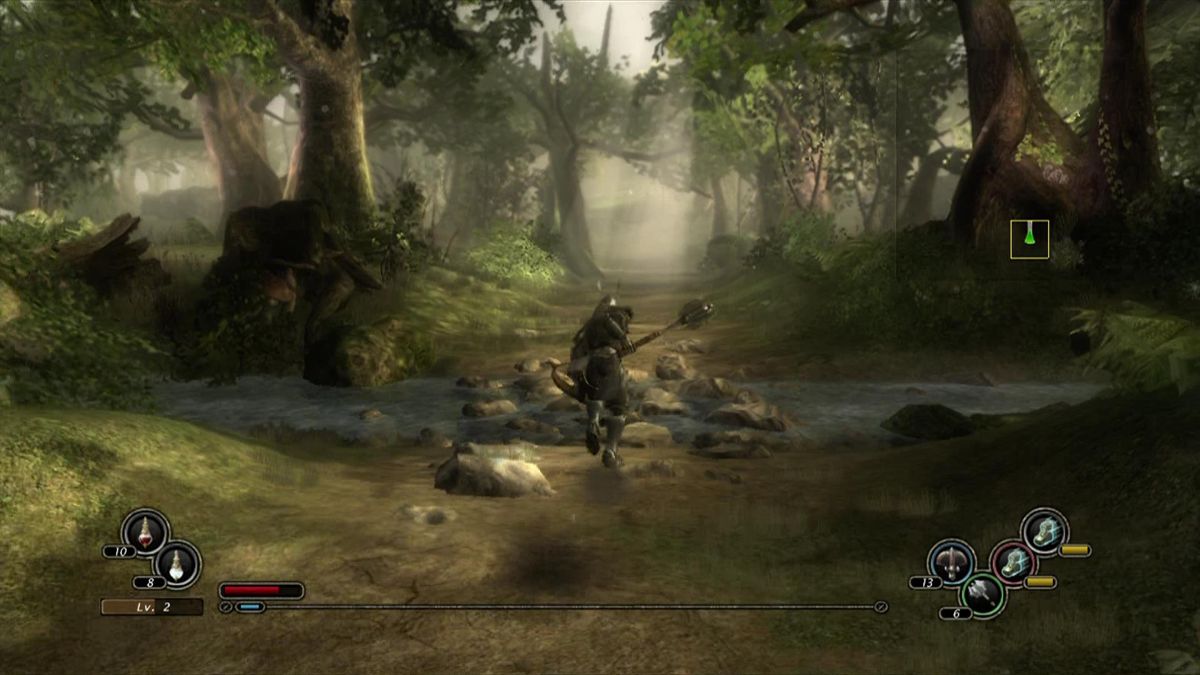Use the red health potion
Screen dimensions: 1200x675
145,531
